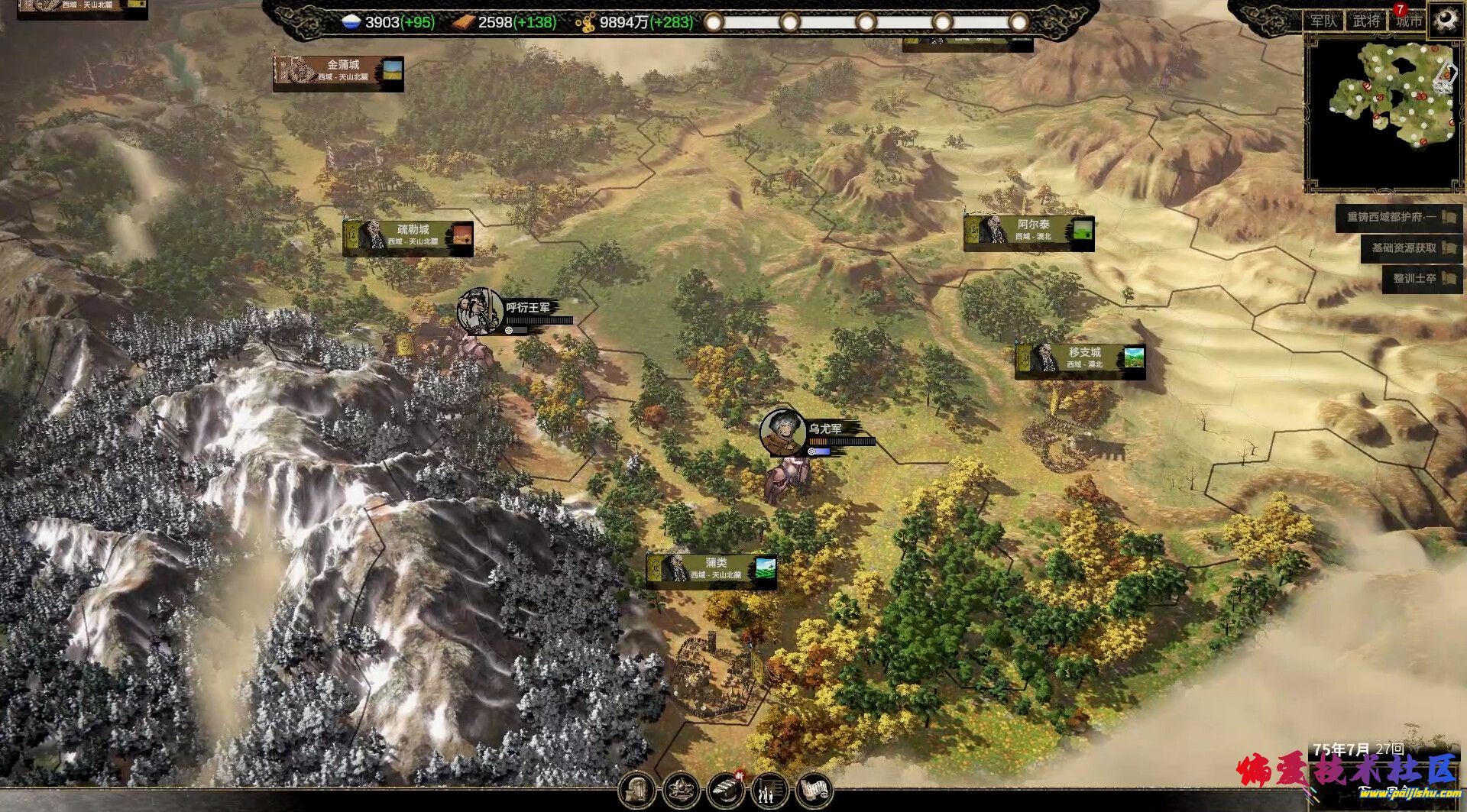Viewport: 1467px width, 812px height.
Task: Open the ornate helmet icon in bottom bar
Action: pos(681,790)
